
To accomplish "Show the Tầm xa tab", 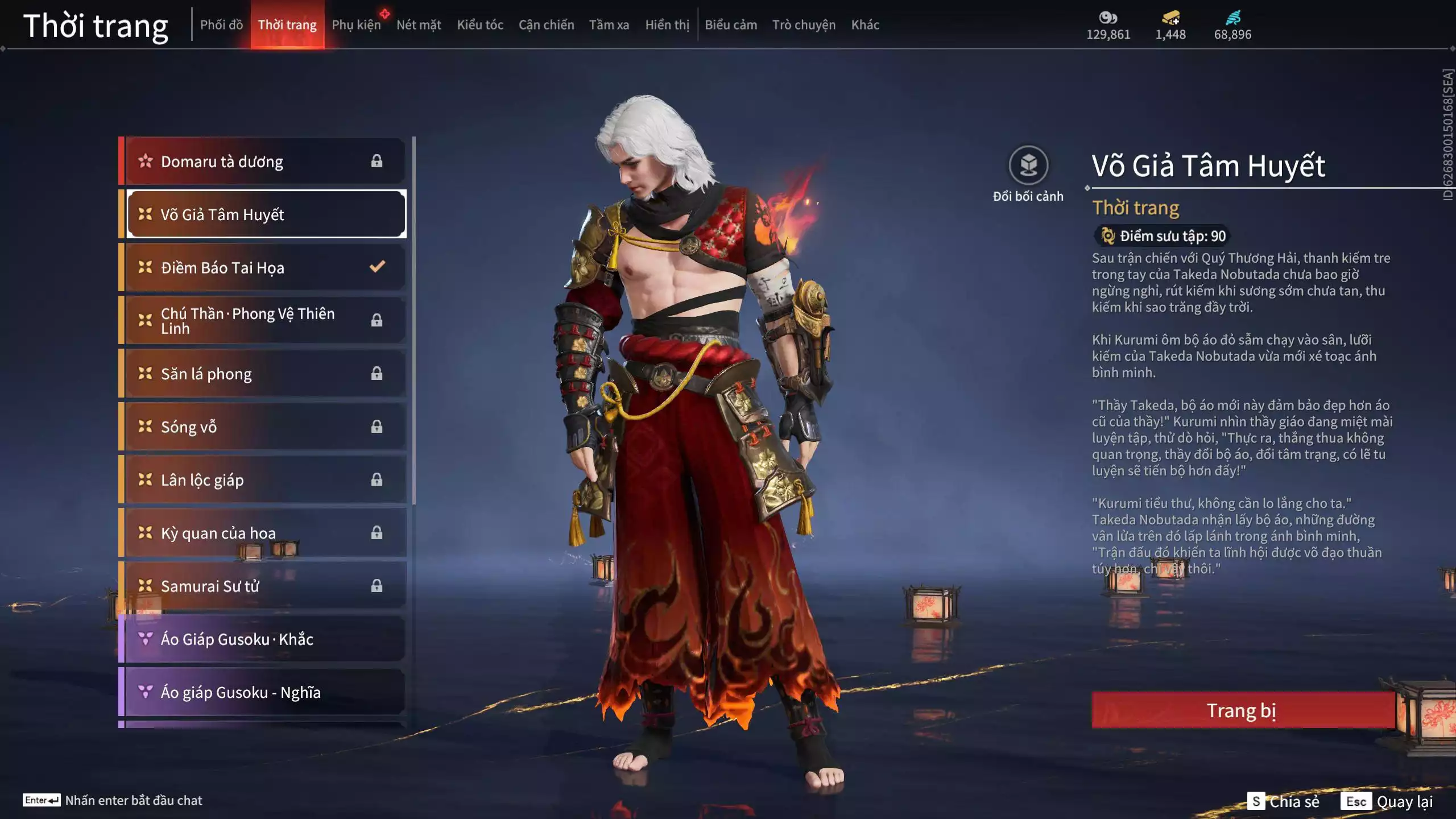I will 609,25.
